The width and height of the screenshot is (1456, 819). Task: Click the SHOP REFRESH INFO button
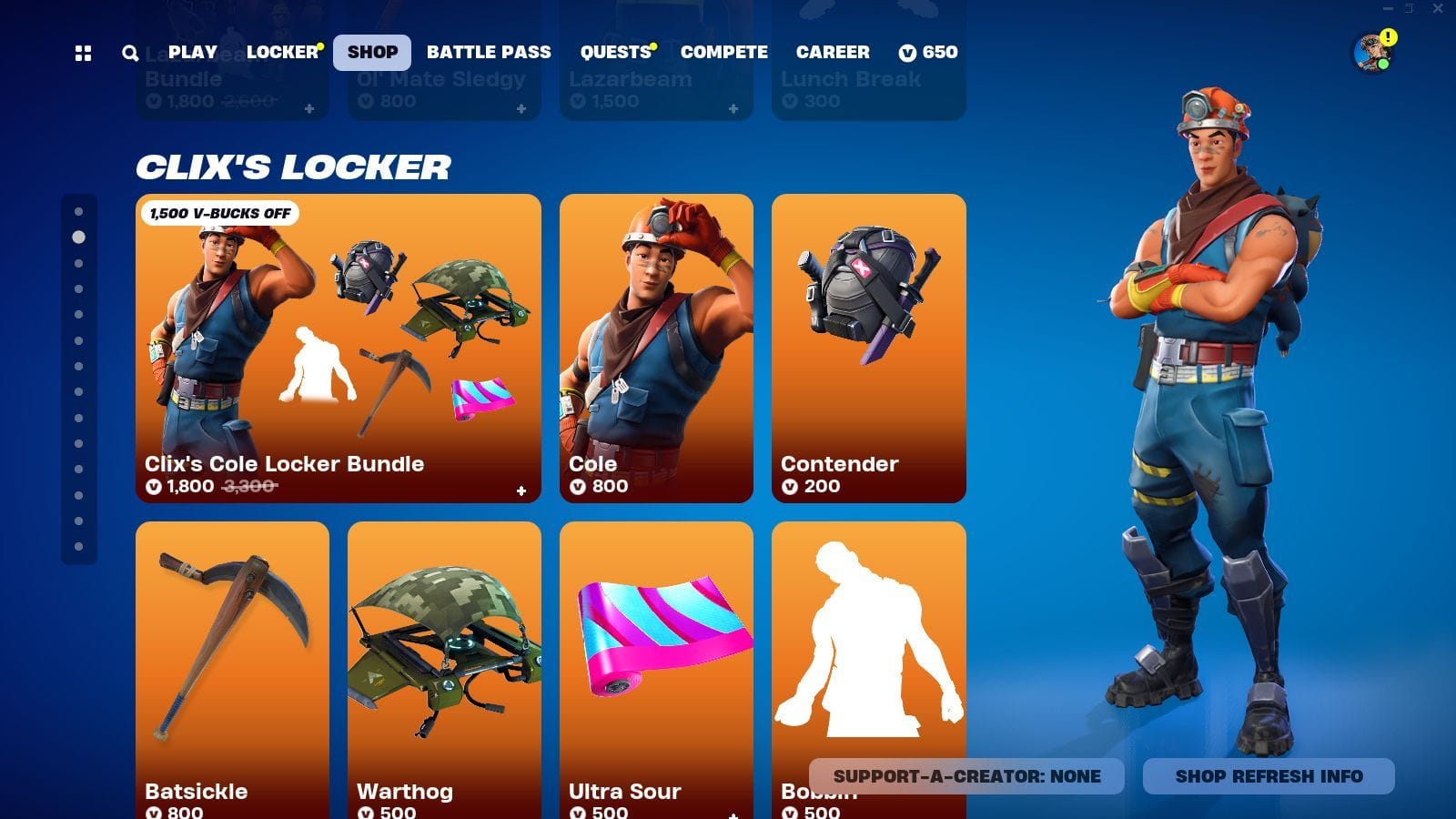tap(1268, 777)
